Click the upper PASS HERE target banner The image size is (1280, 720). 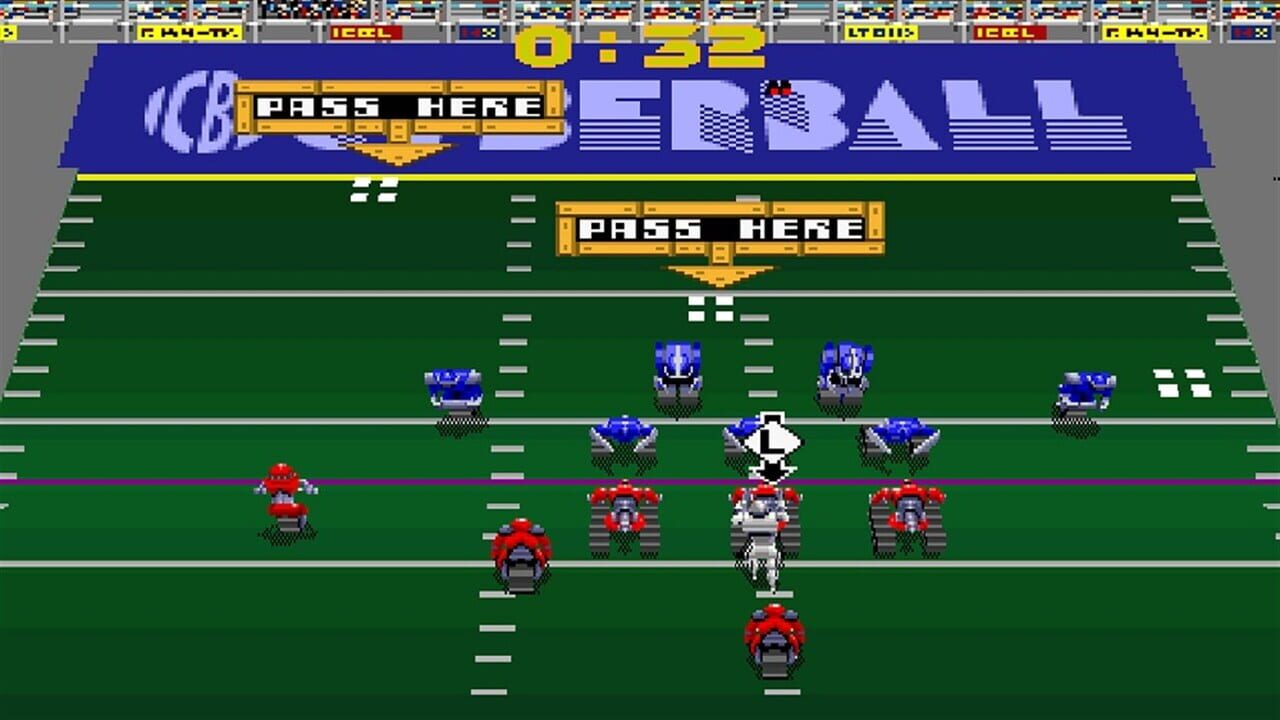tap(398, 105)
